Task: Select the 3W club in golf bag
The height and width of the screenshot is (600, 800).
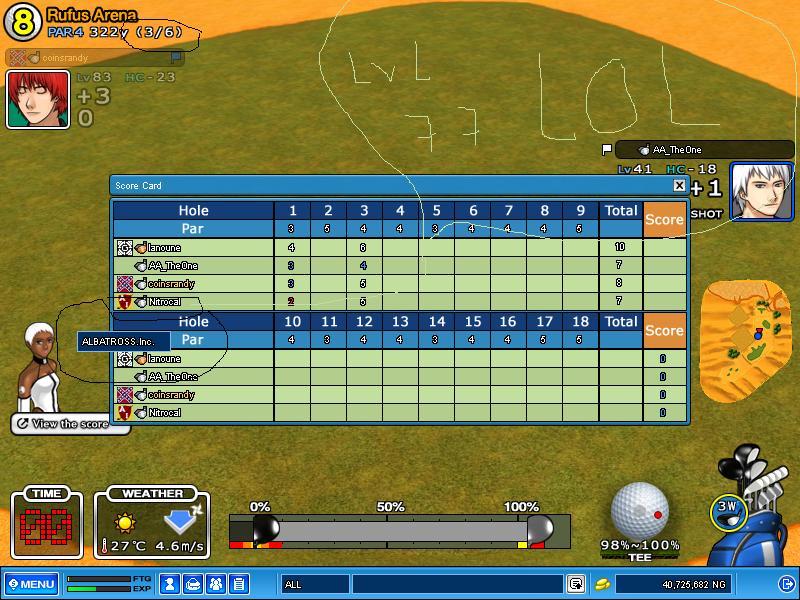Action: click(729, 507)
